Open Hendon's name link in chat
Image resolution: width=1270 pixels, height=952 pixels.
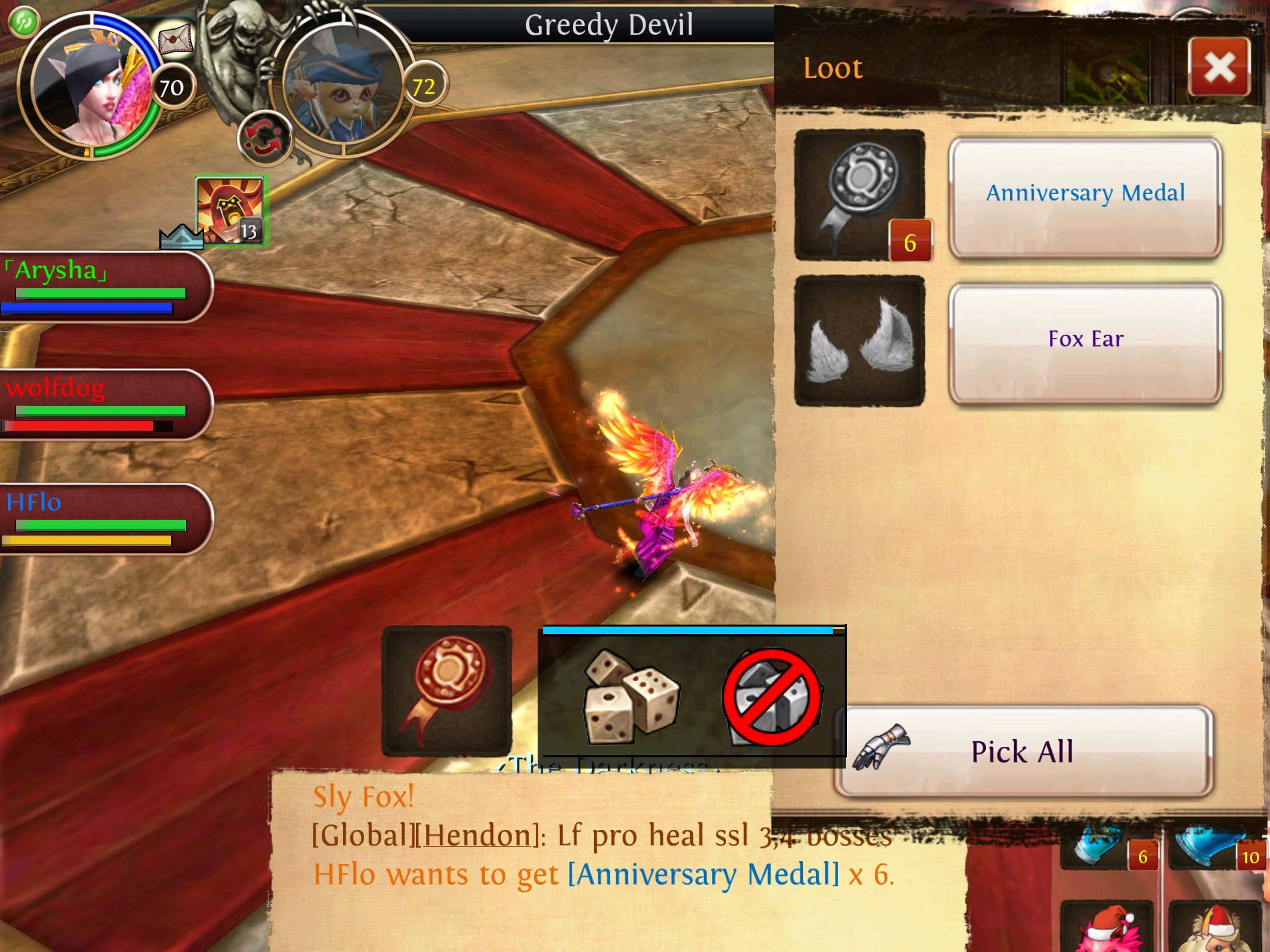tap(476, 835)
